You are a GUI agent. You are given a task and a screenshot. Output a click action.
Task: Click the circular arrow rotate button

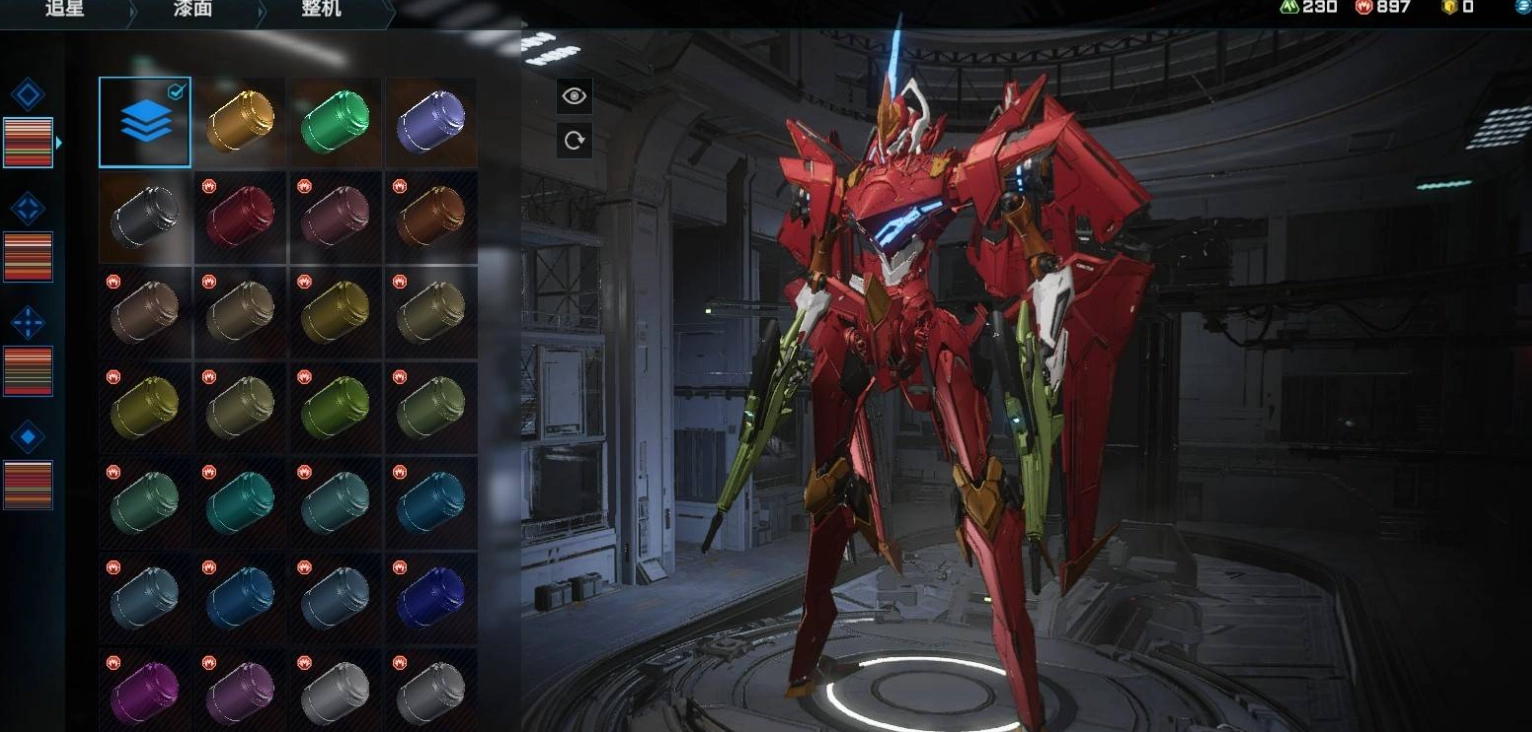click(x=574, y=140)
